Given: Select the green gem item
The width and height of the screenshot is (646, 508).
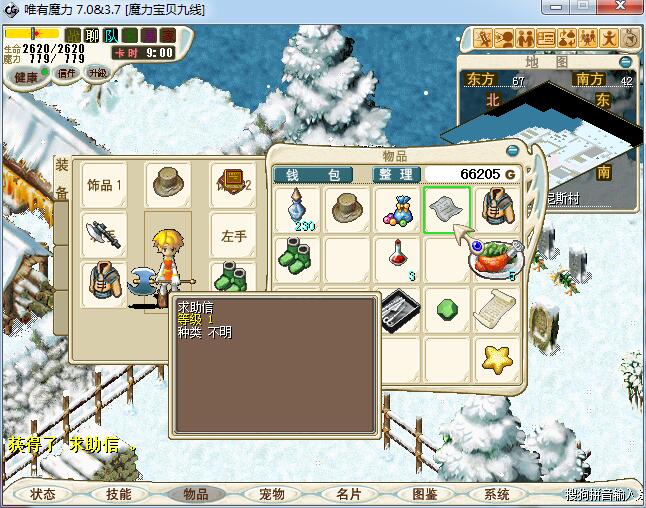Looking at the screenshot, I should pos(447,309).
